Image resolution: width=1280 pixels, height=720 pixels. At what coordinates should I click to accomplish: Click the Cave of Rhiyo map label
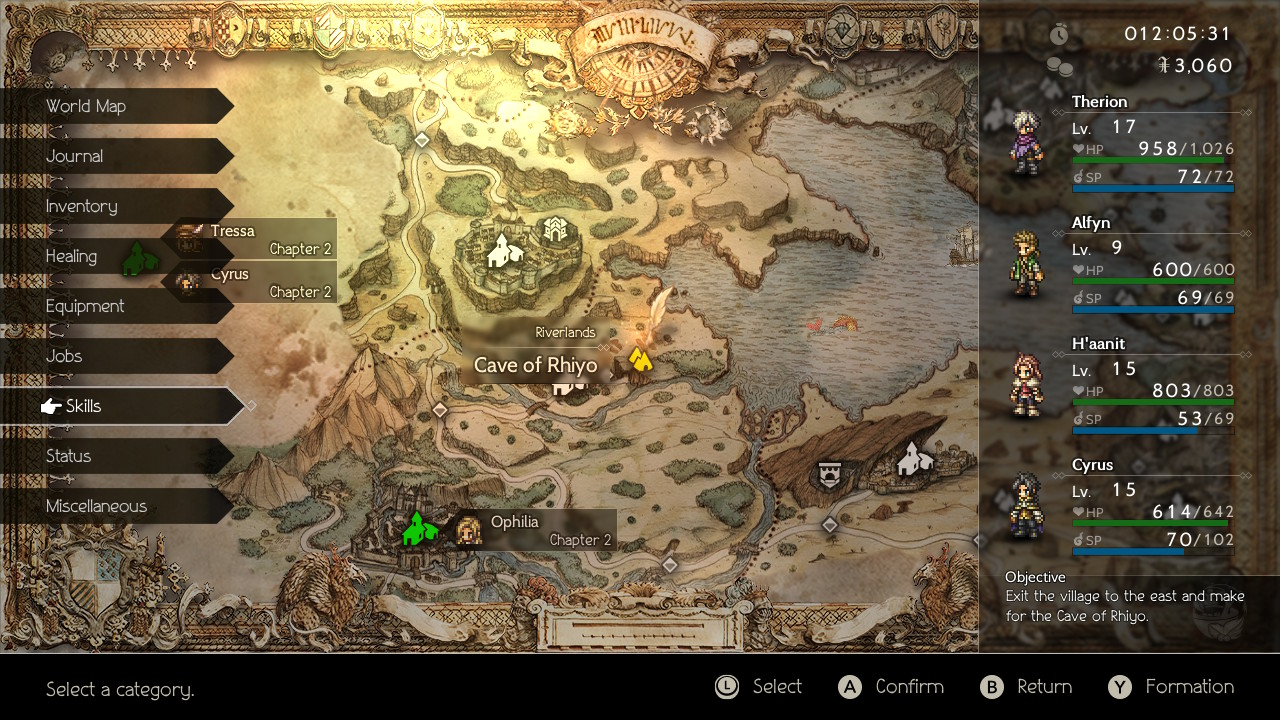[x=535, y=366]
